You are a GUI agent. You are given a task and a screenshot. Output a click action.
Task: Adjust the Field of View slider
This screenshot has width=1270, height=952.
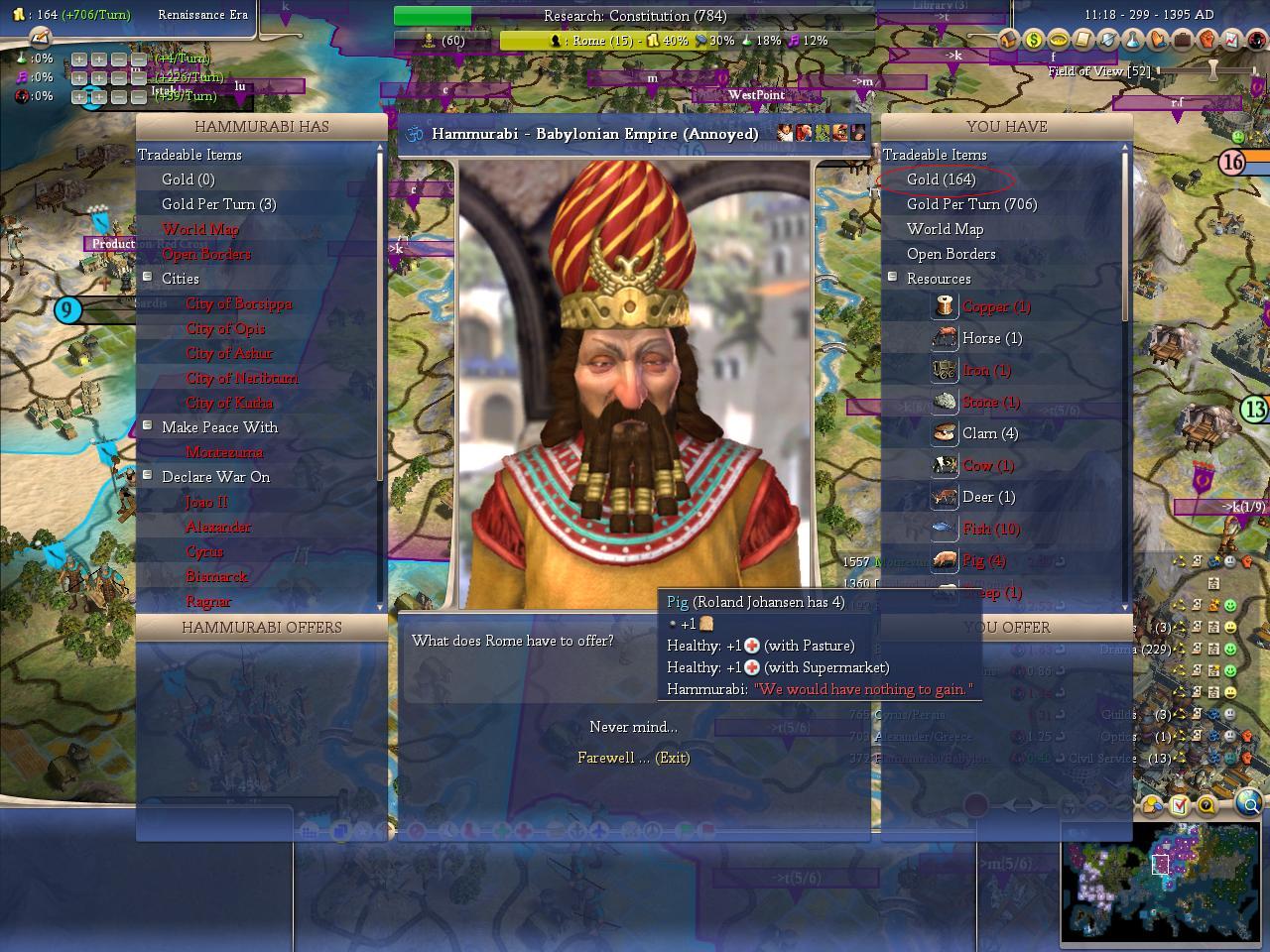point(1211,71)
